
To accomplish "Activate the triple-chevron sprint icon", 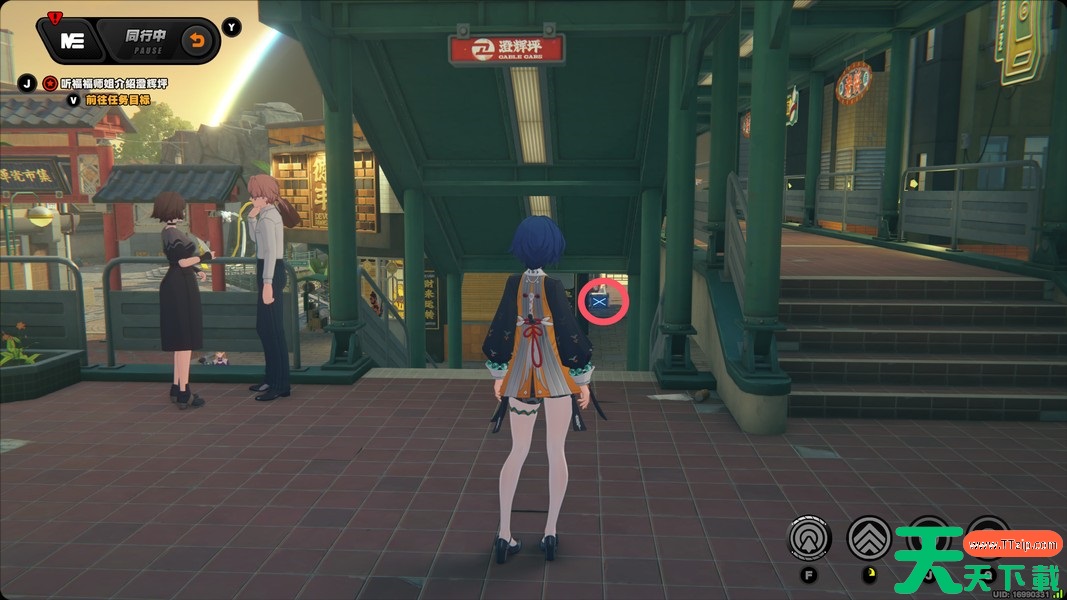I will (x=869, y=538).
